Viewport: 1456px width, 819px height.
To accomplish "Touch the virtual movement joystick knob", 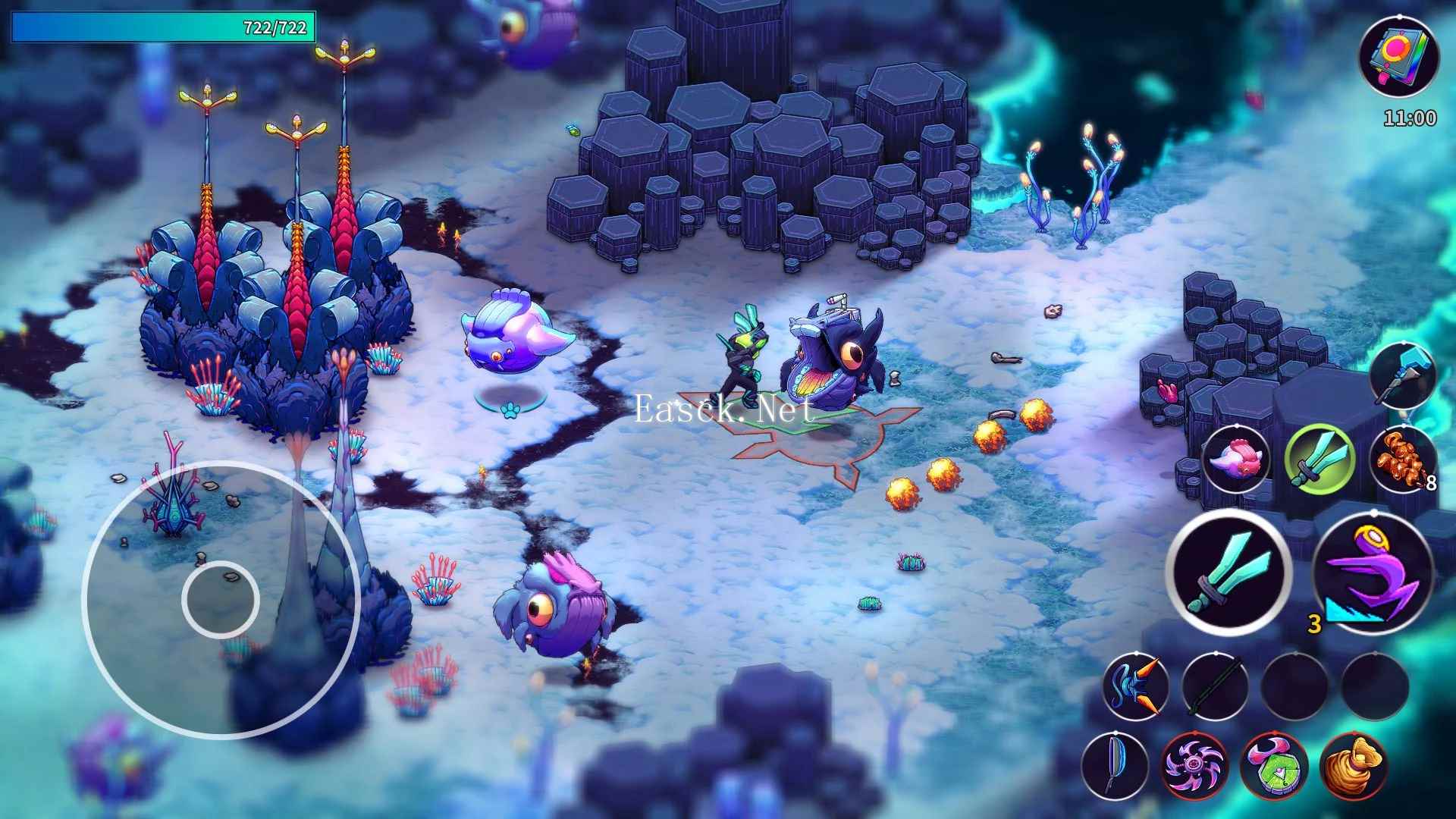I will (x=221, y=599).
